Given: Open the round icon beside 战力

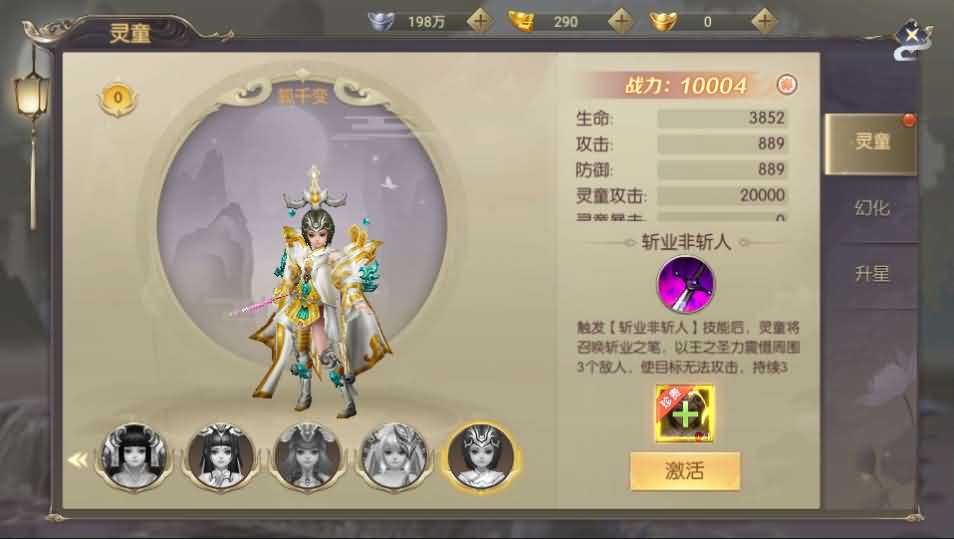Looking at the screenshot, I should pyautogui.click(x=786, y=85).
